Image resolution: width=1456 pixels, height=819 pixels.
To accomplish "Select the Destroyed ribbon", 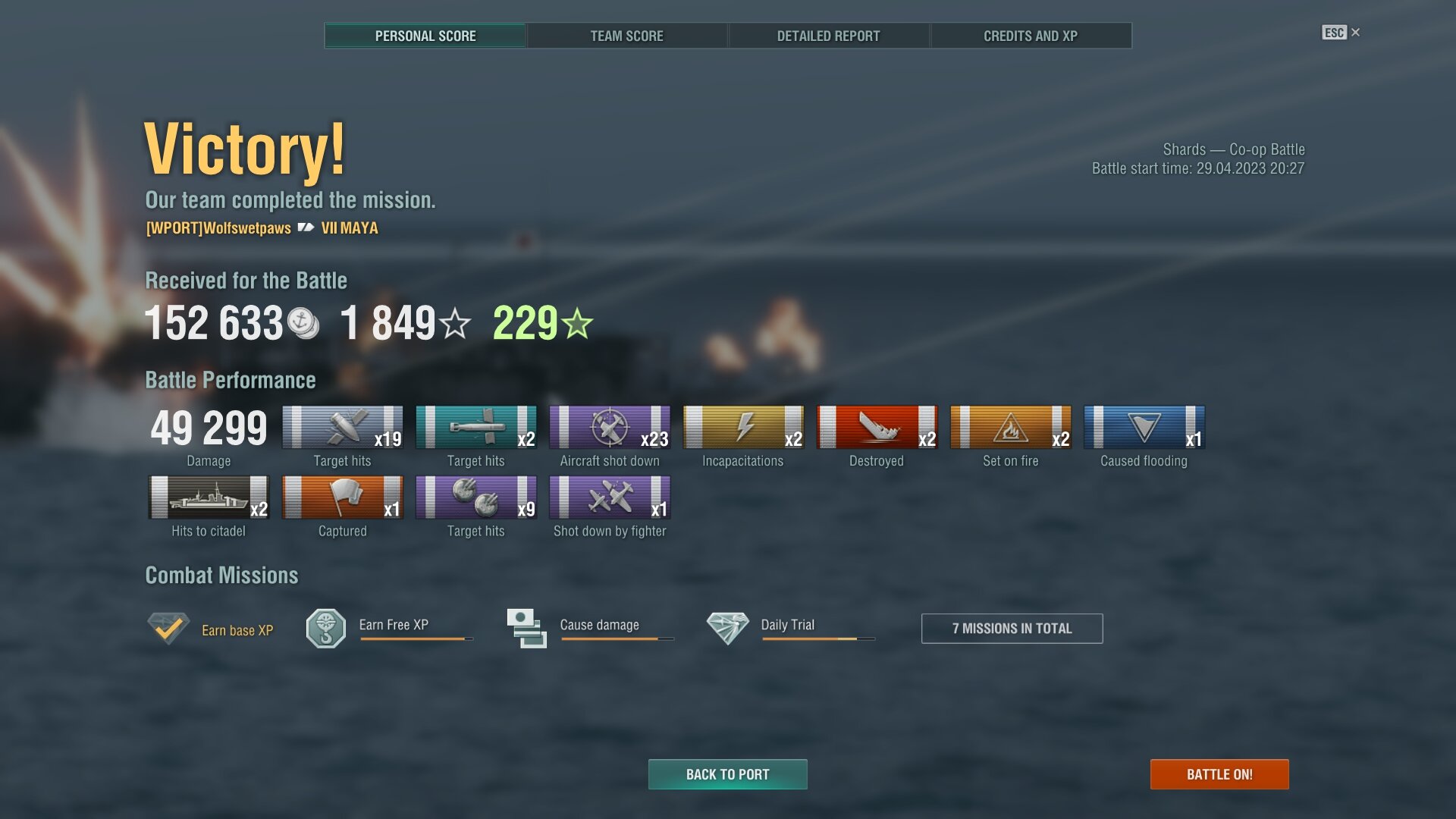I will click(x=877, y=428).
